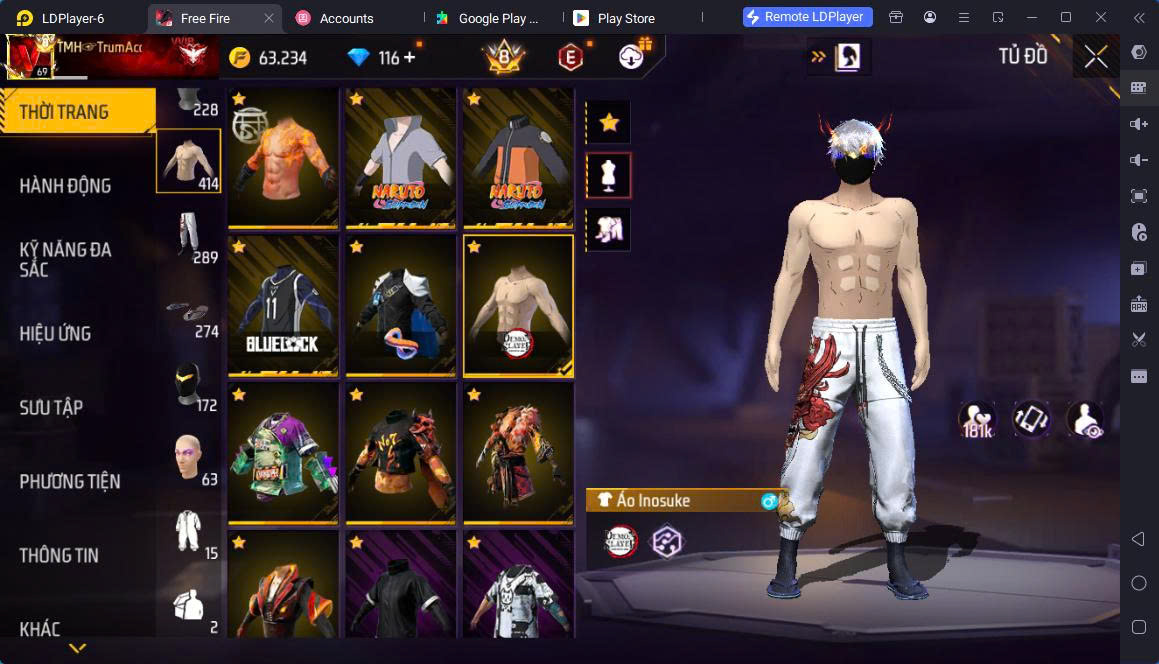Open the SƯU TẬP tab
Viewport: 1159px width, 664px height.
pos(52,408)
